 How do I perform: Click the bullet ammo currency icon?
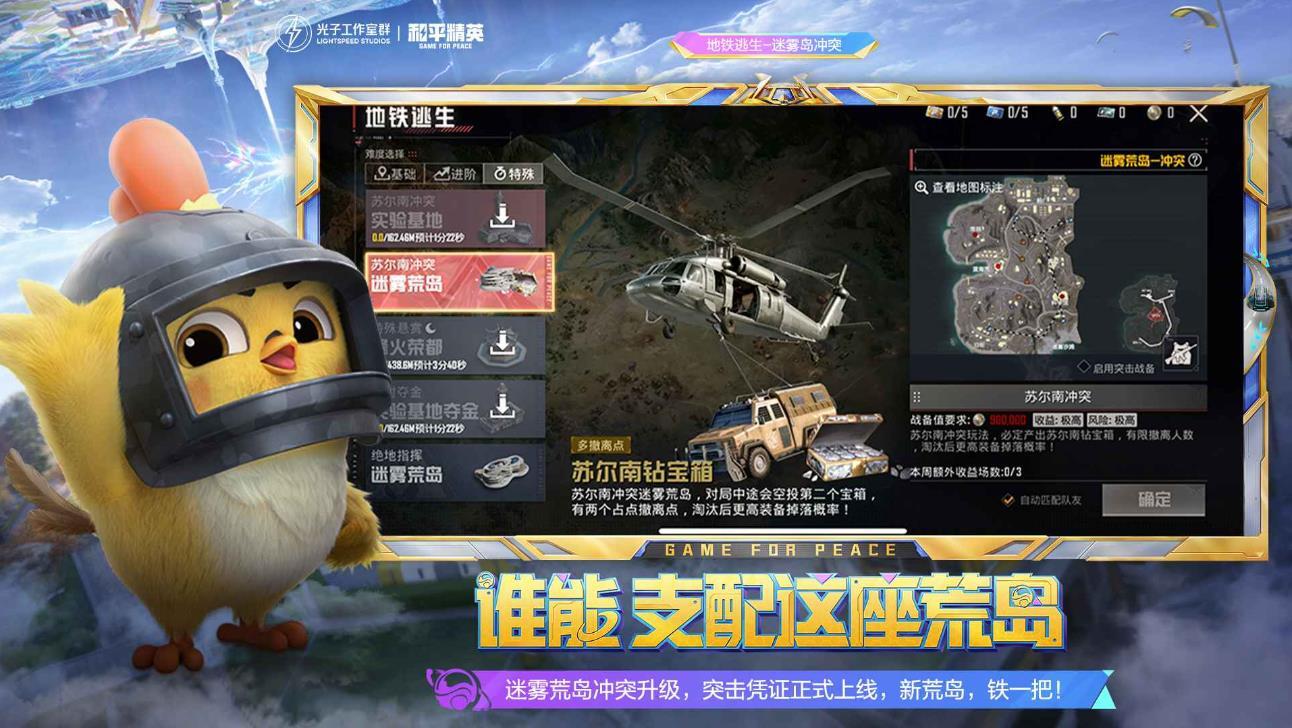click(1057, 115)
